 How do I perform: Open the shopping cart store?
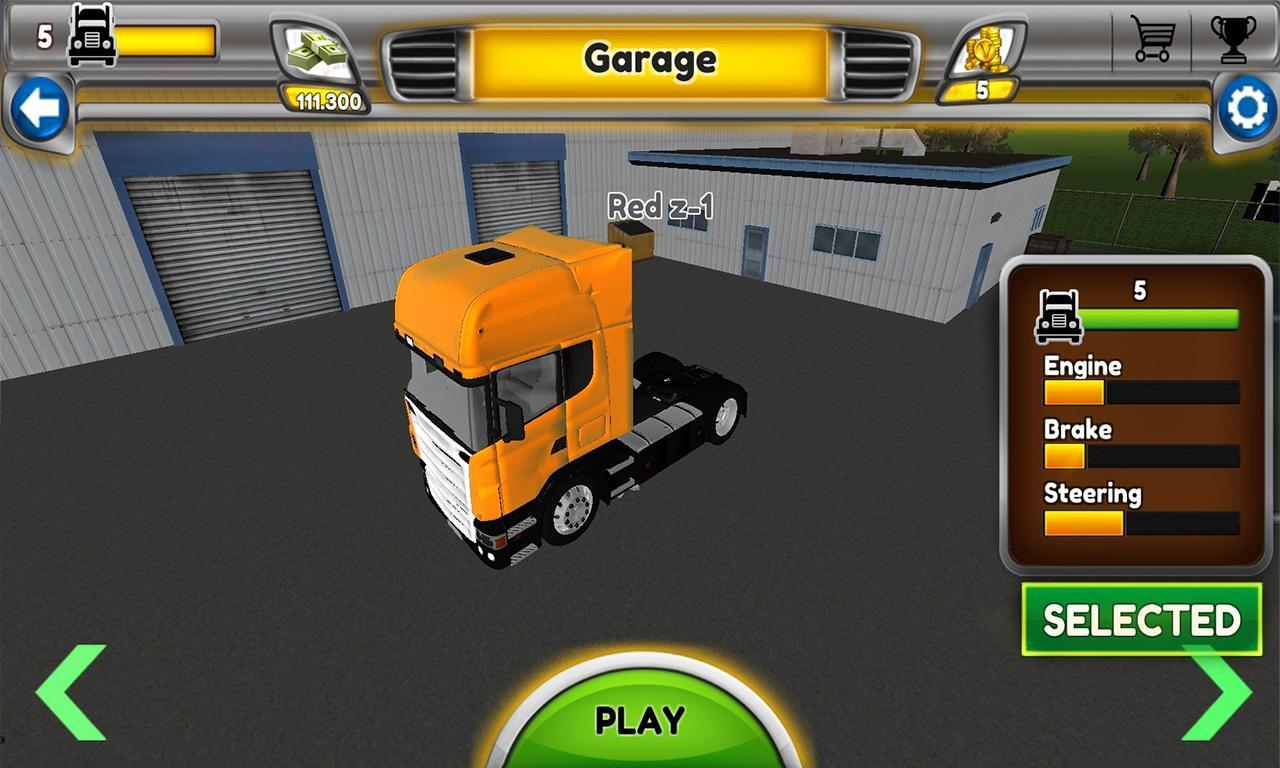pos(1152,42)
